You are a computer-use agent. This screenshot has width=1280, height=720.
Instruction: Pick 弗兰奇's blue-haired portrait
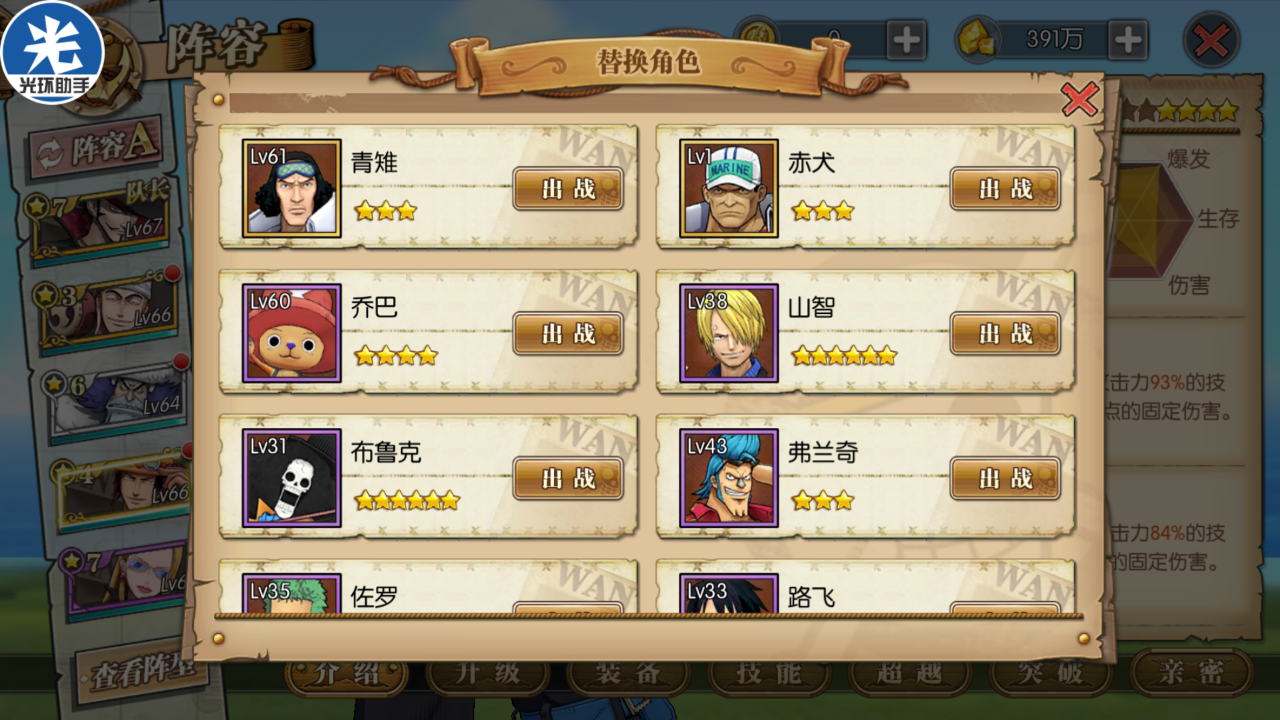(729, 478)
